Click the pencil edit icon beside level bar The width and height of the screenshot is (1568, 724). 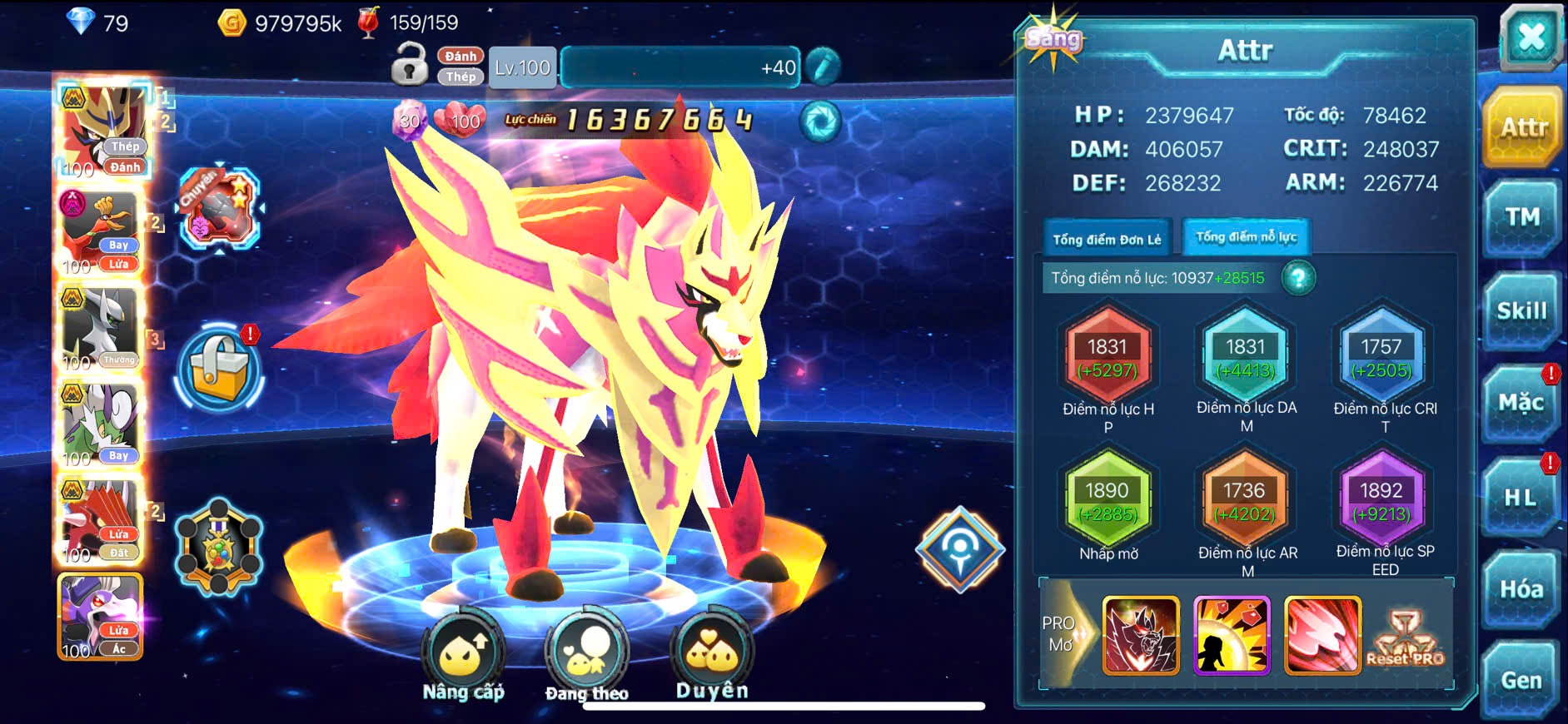pos(823,67)
